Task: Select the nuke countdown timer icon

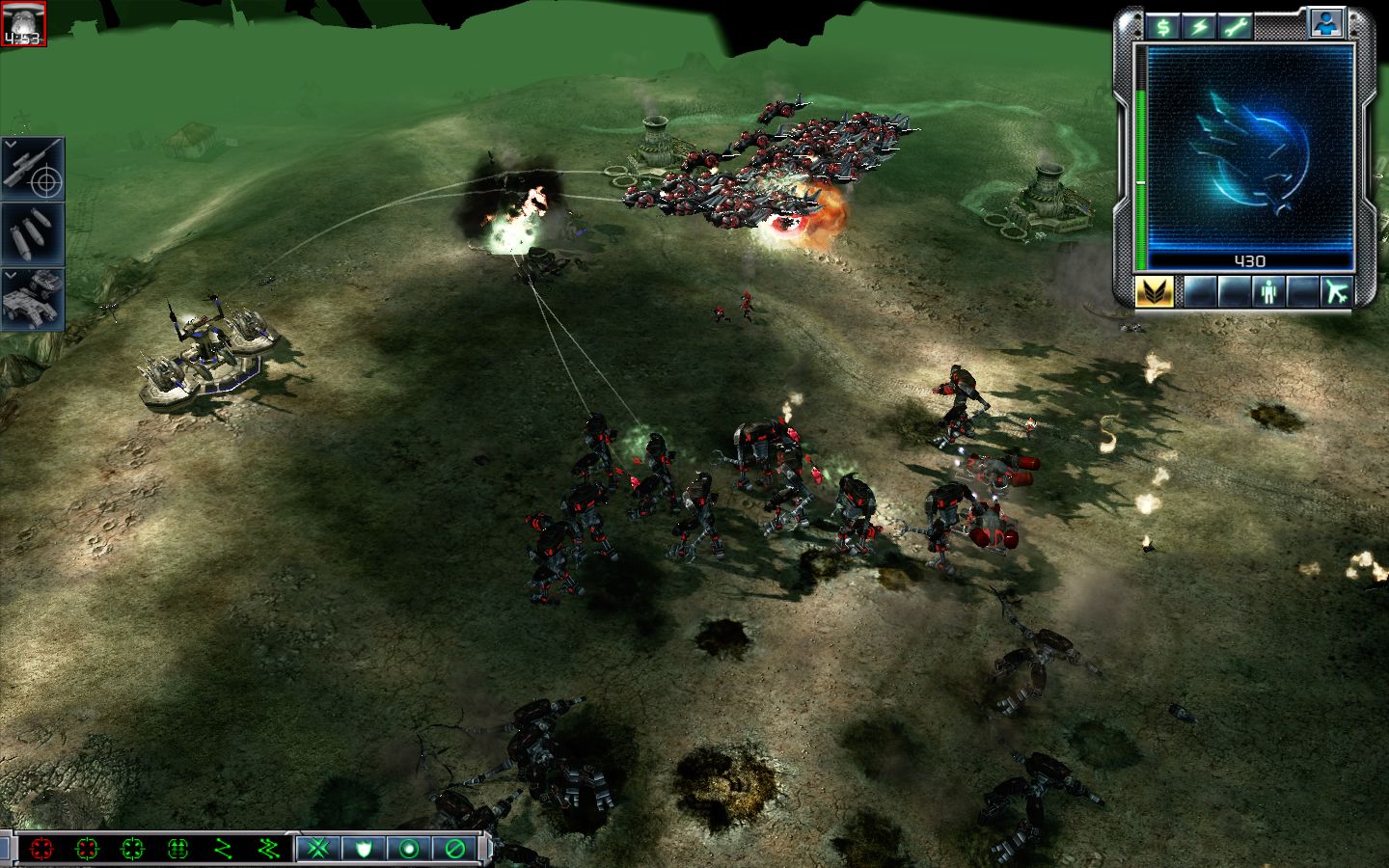Action: [x=21, y=24]
